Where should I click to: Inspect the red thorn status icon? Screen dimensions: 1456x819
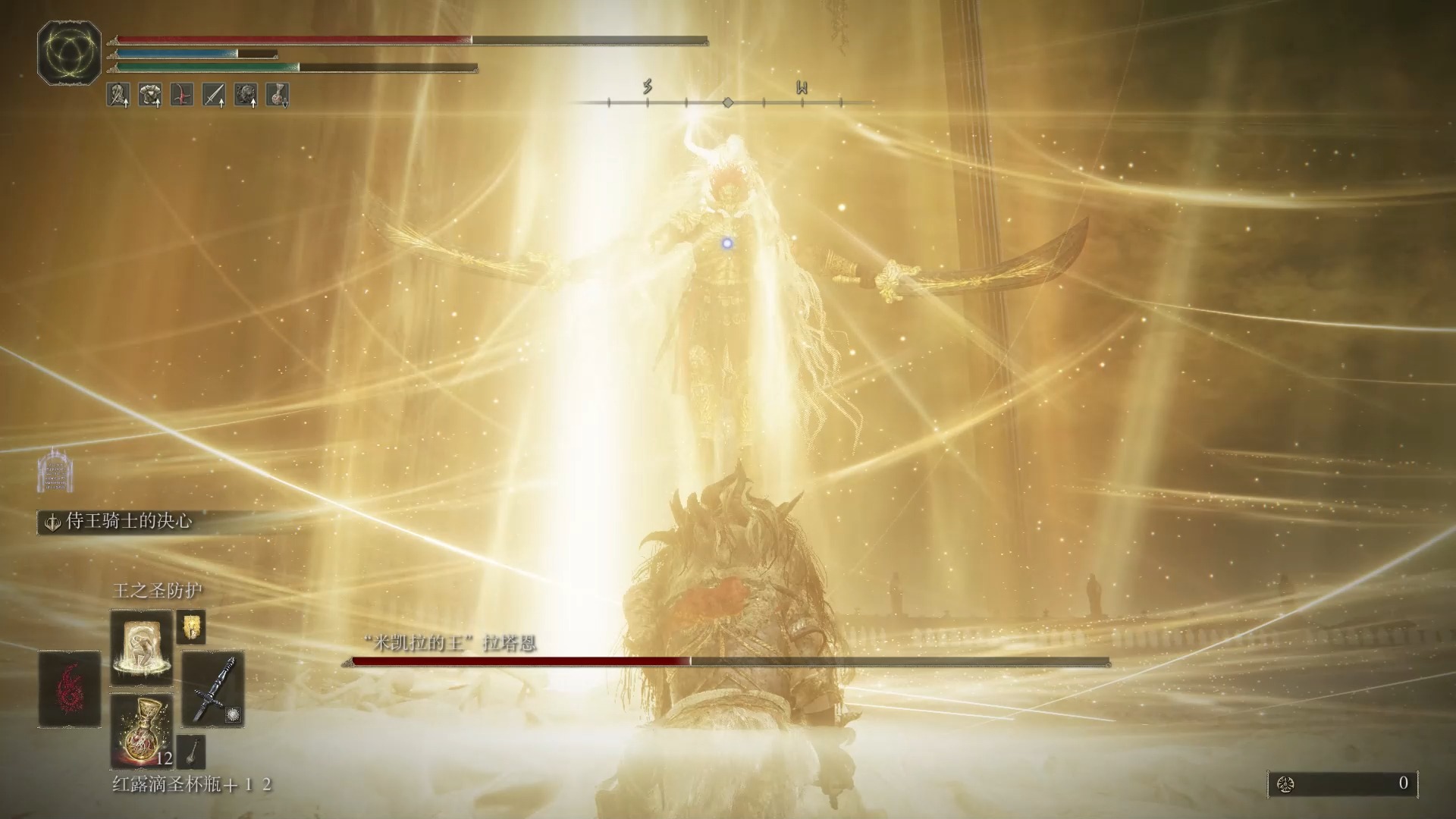[x=181, y=95]
